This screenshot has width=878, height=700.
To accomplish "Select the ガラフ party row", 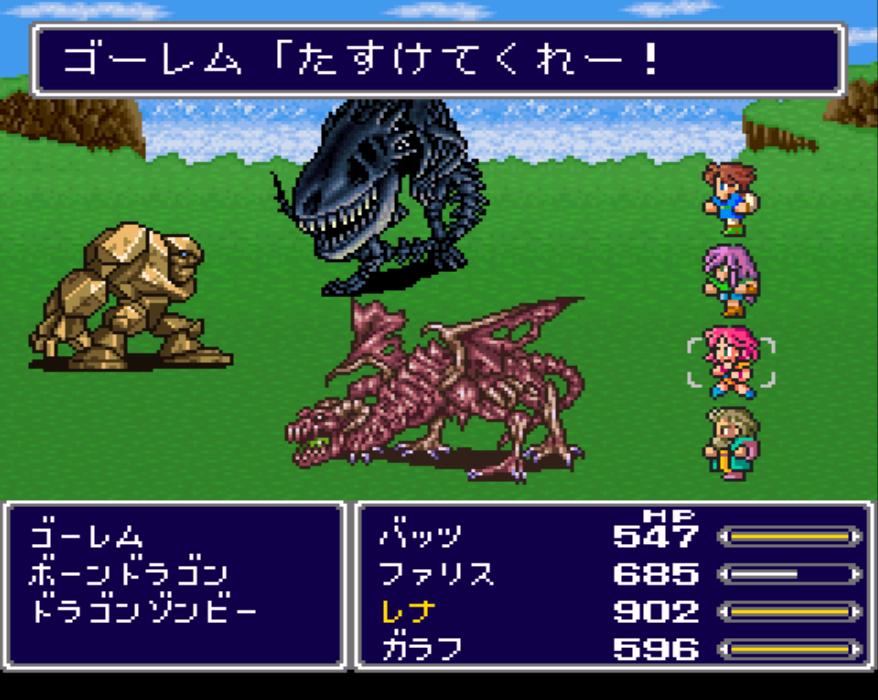I will pos(421,648).
